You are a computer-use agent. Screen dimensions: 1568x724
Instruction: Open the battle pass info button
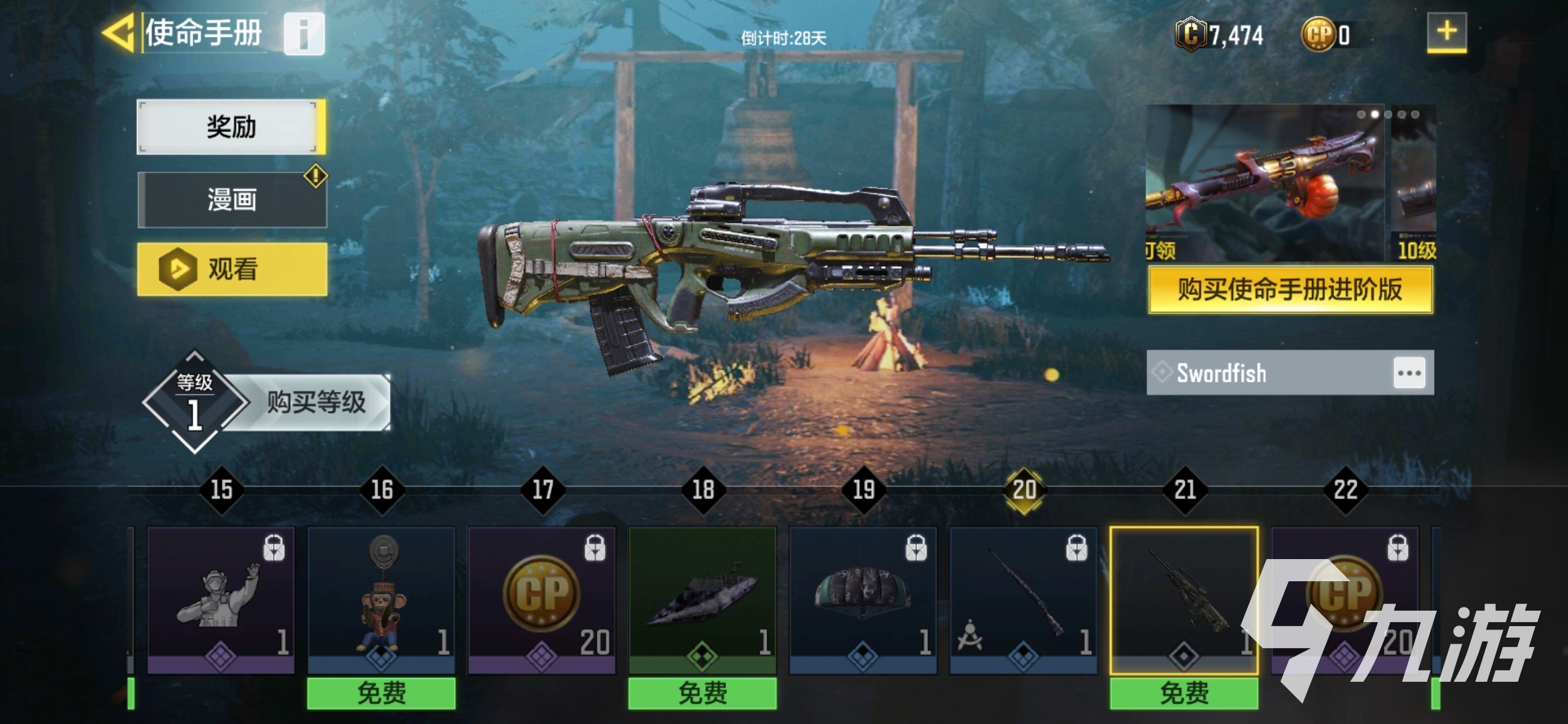(x=304, y=34)
